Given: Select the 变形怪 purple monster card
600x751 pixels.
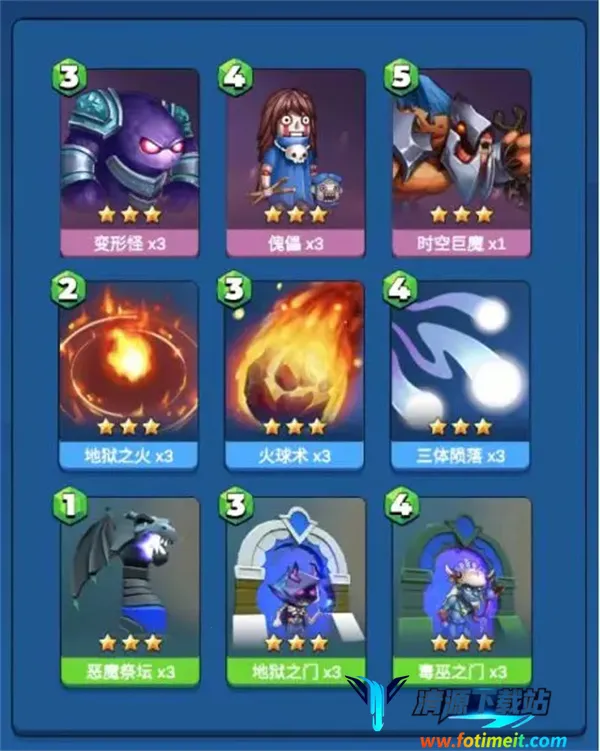Looking at the screenshot, I should coord(127,160).
